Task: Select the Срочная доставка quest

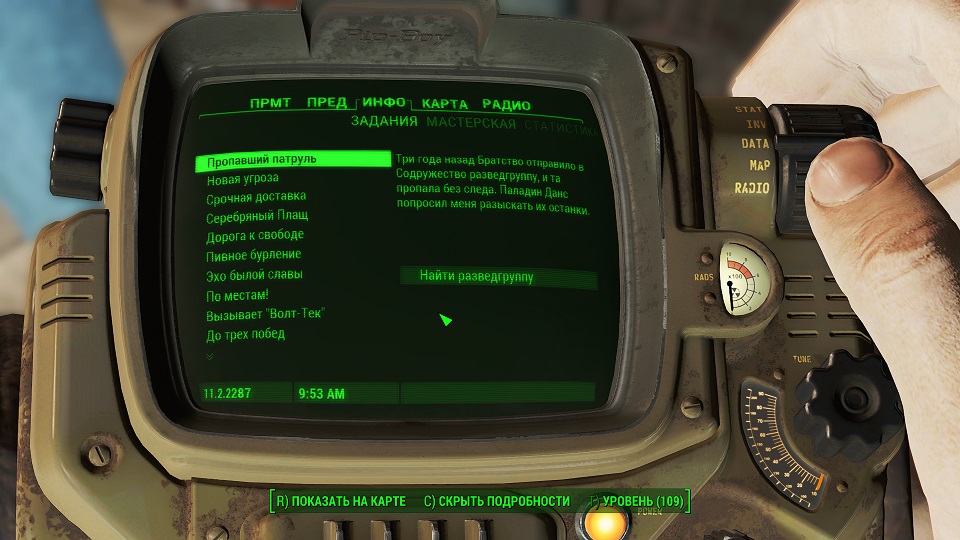Action: coord(256,197)
